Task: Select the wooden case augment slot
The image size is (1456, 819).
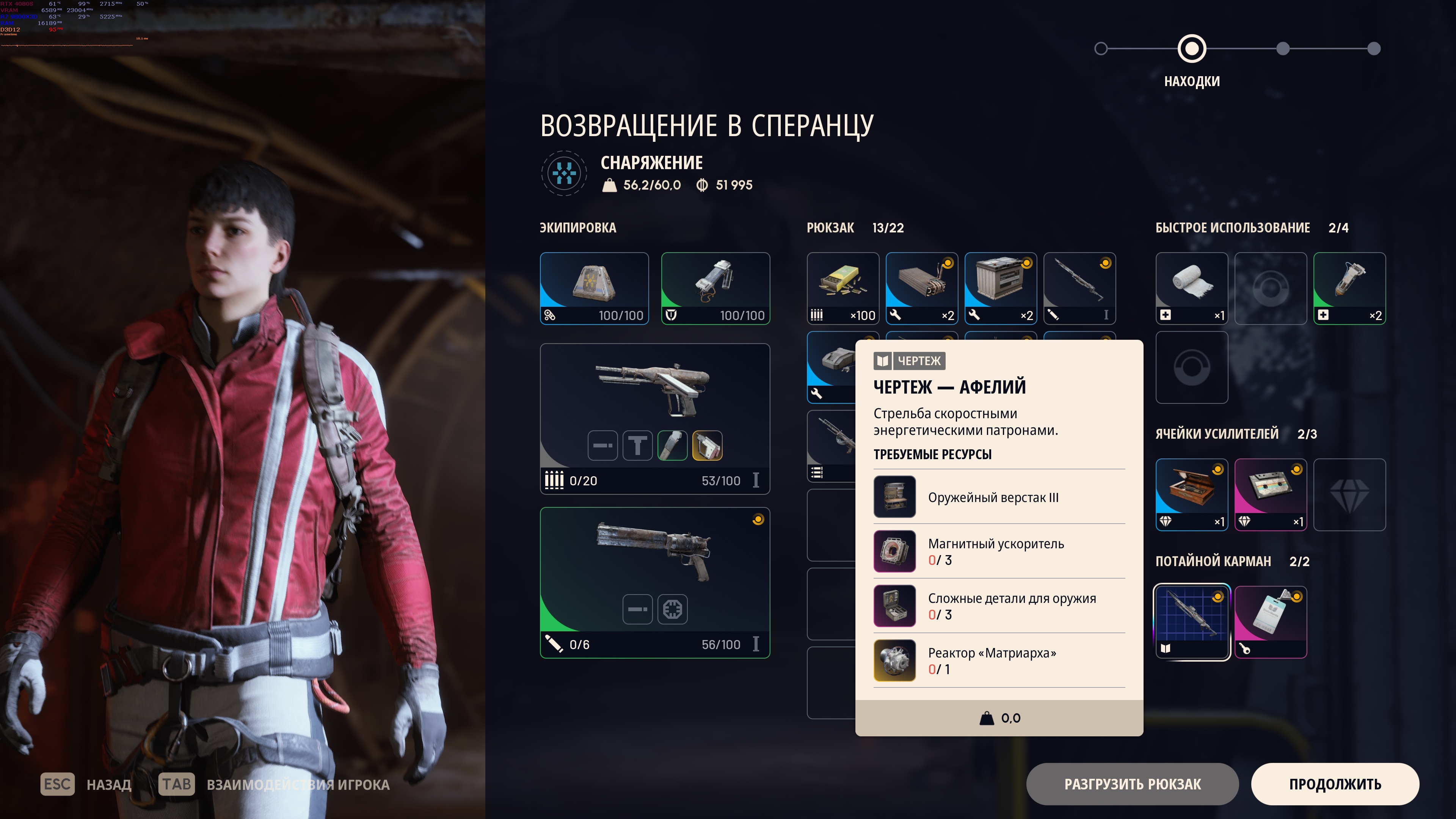Action: pyautogui.click(x=1191, y=494)
